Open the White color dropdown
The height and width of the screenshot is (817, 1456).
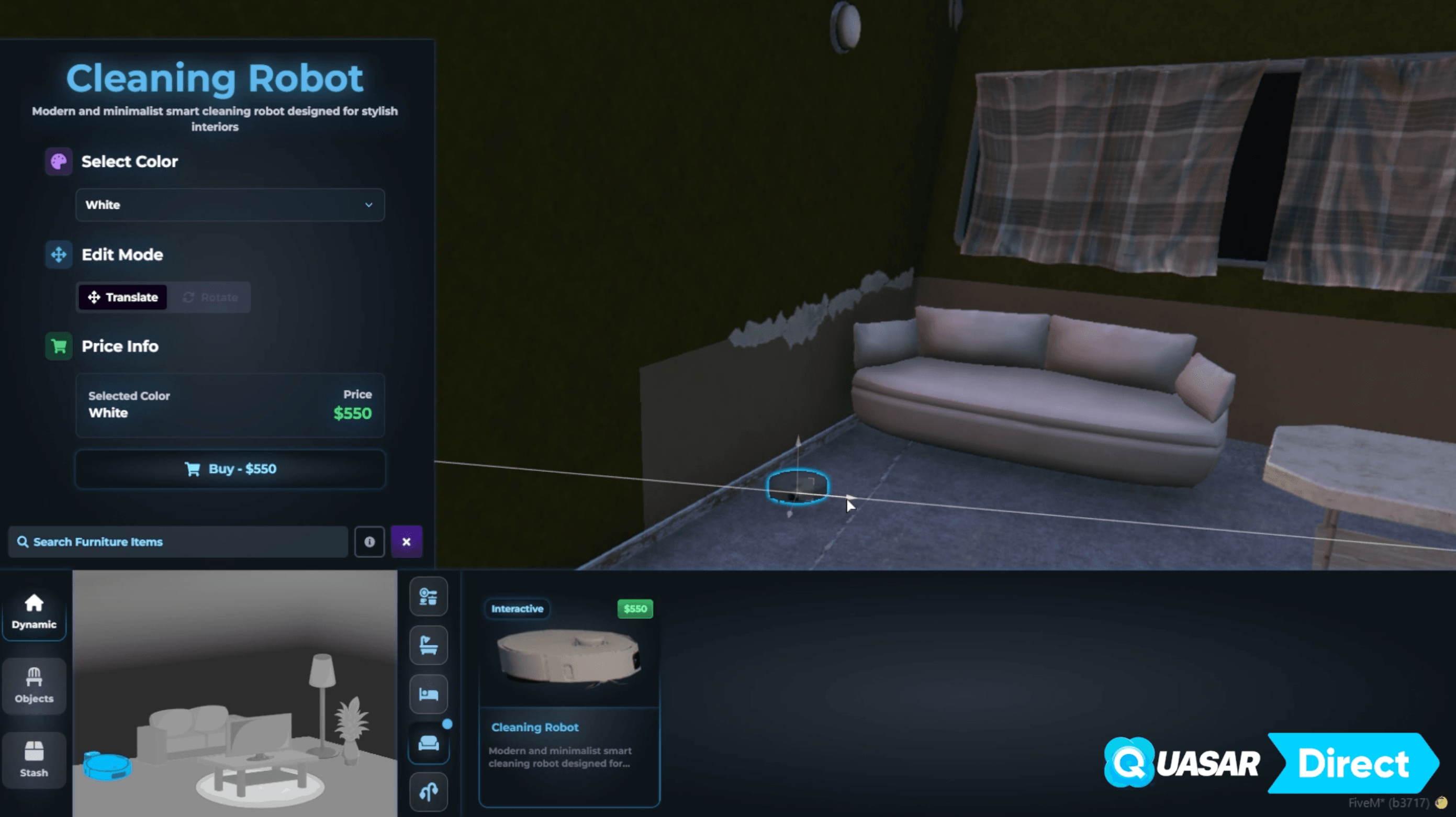(229, 205)
